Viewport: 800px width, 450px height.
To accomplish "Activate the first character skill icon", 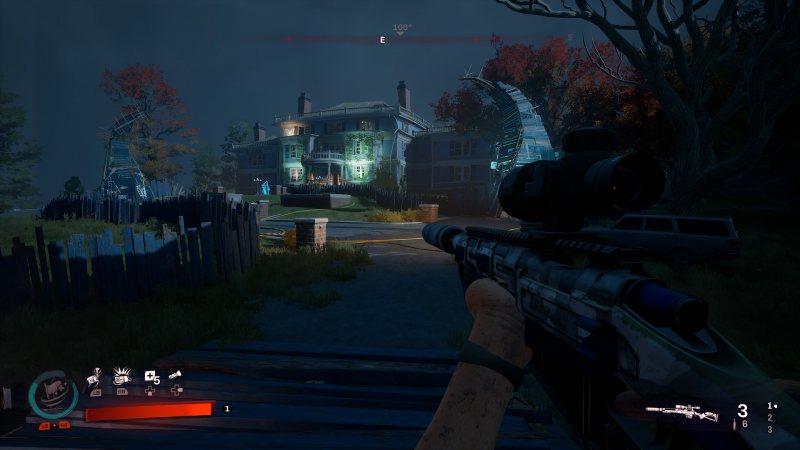I will click(96, 376).
